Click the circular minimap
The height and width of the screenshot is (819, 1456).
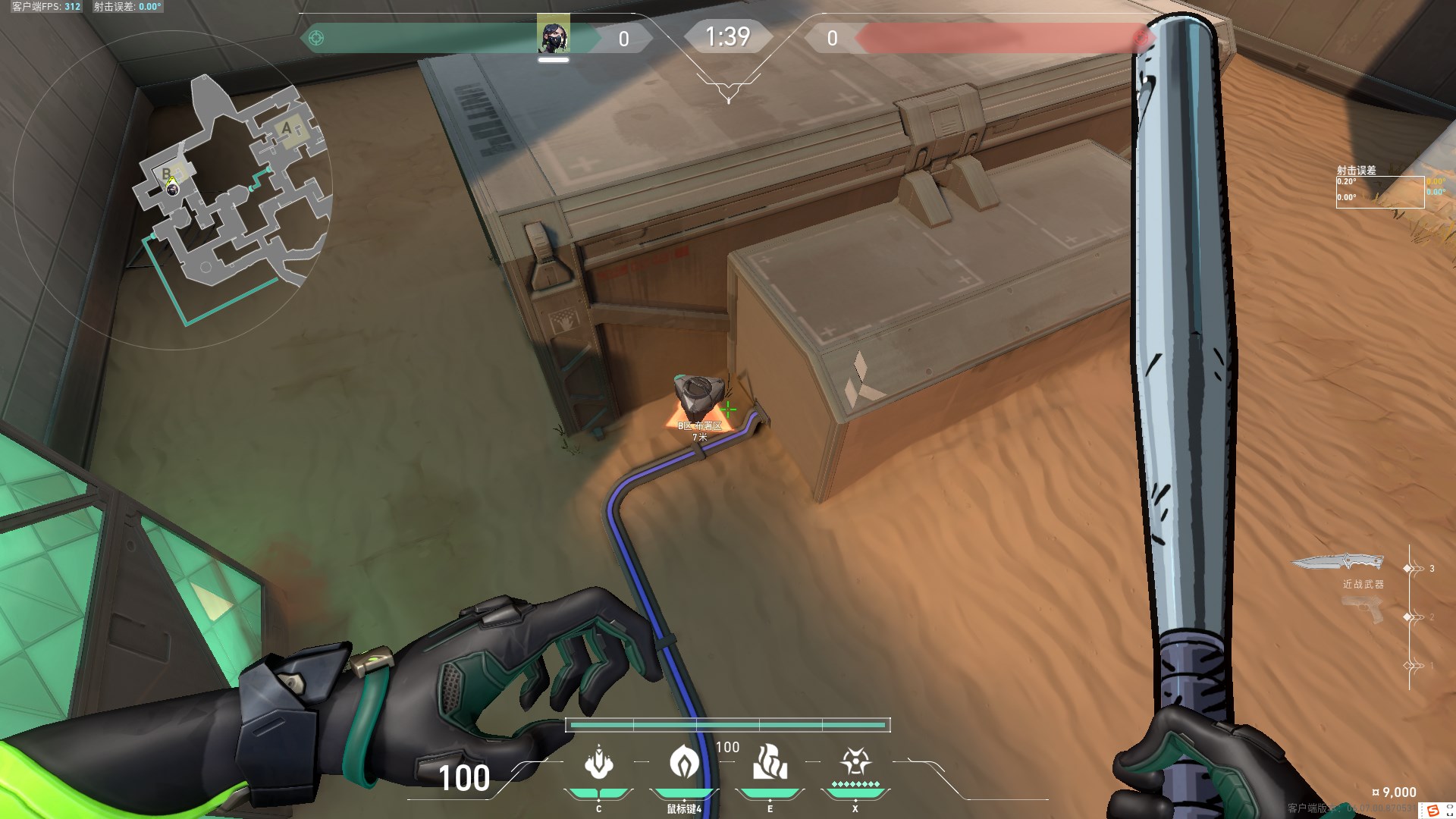click(173, 190)
